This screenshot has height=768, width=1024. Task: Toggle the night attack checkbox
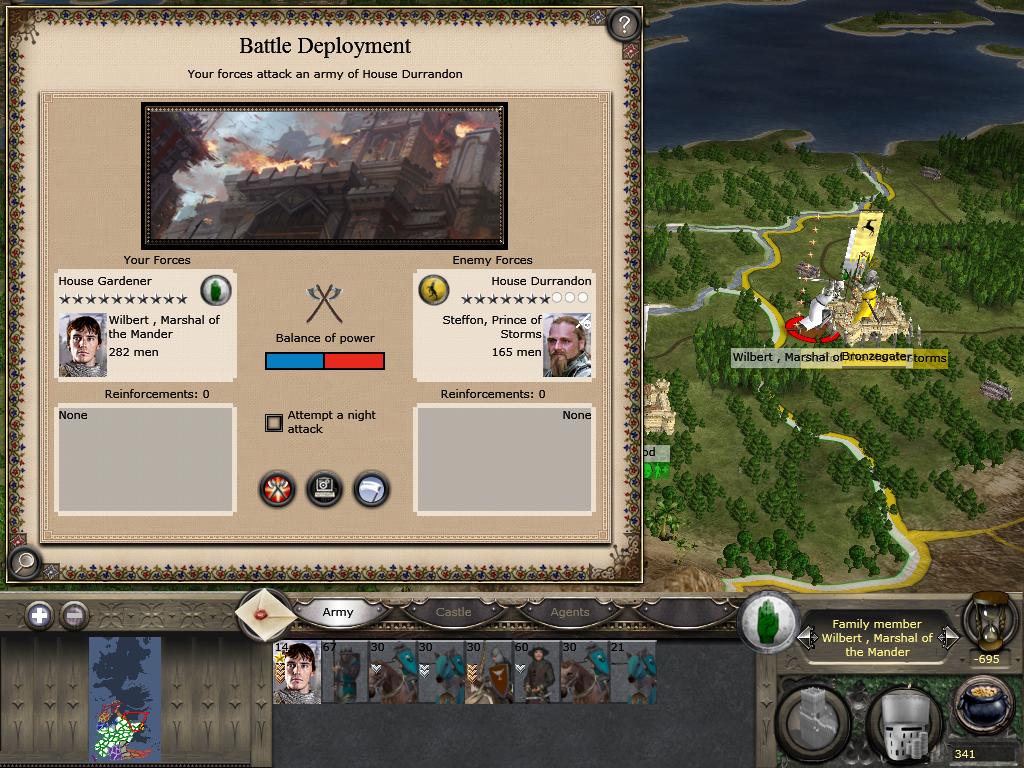click(x=274, y=422)
